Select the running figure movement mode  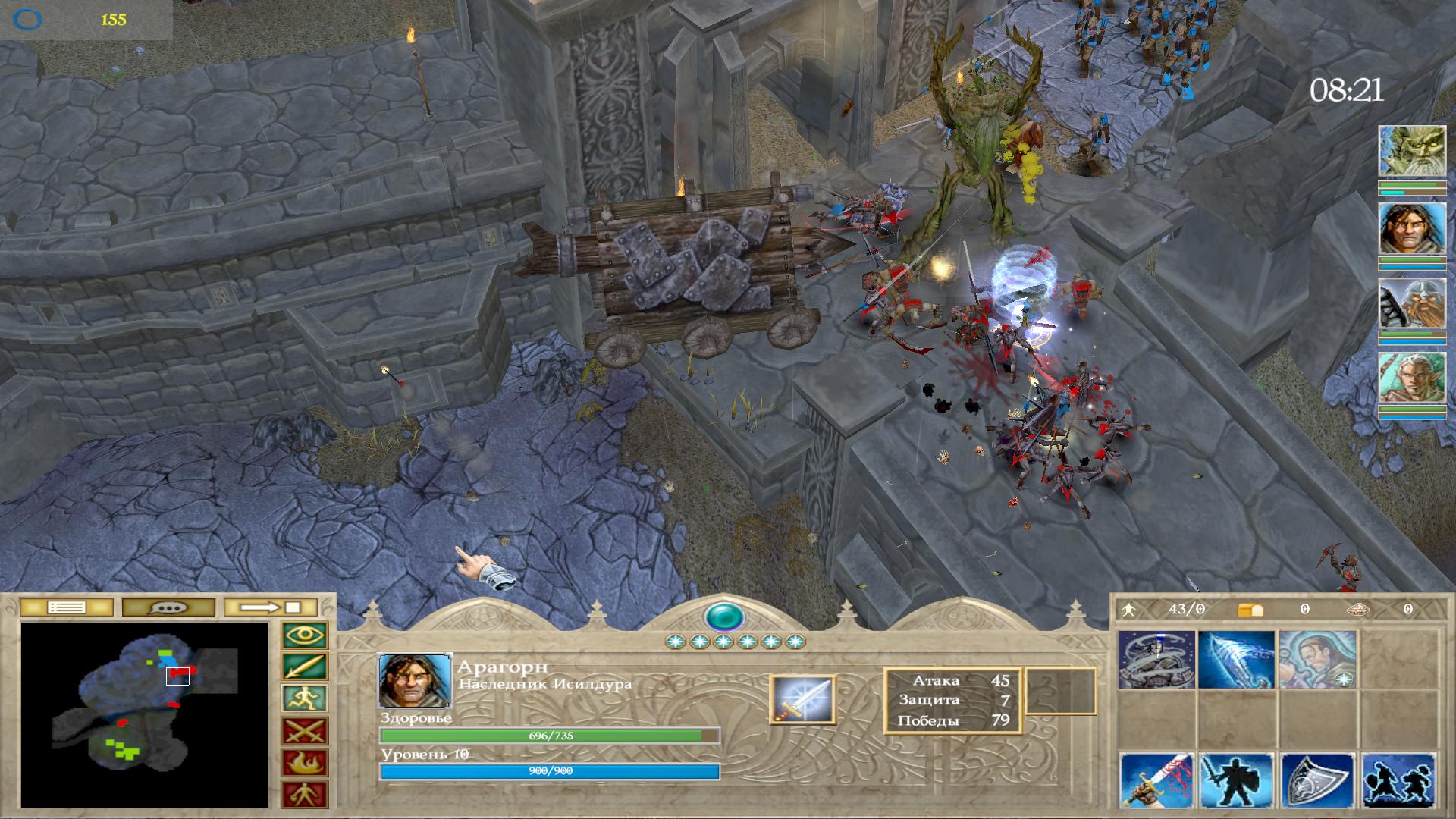click(x=304, y=698)
